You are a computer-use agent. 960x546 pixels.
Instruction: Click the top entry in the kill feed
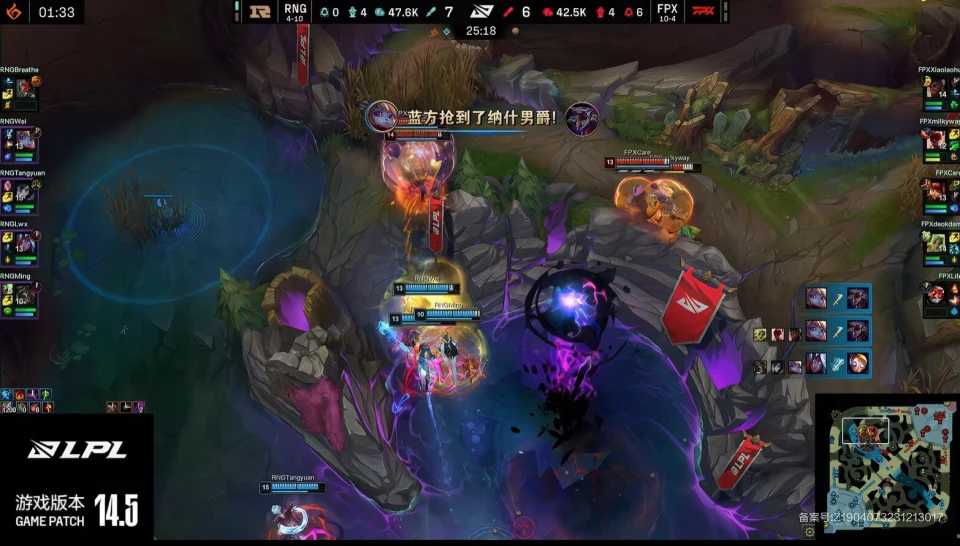(838, 298)
